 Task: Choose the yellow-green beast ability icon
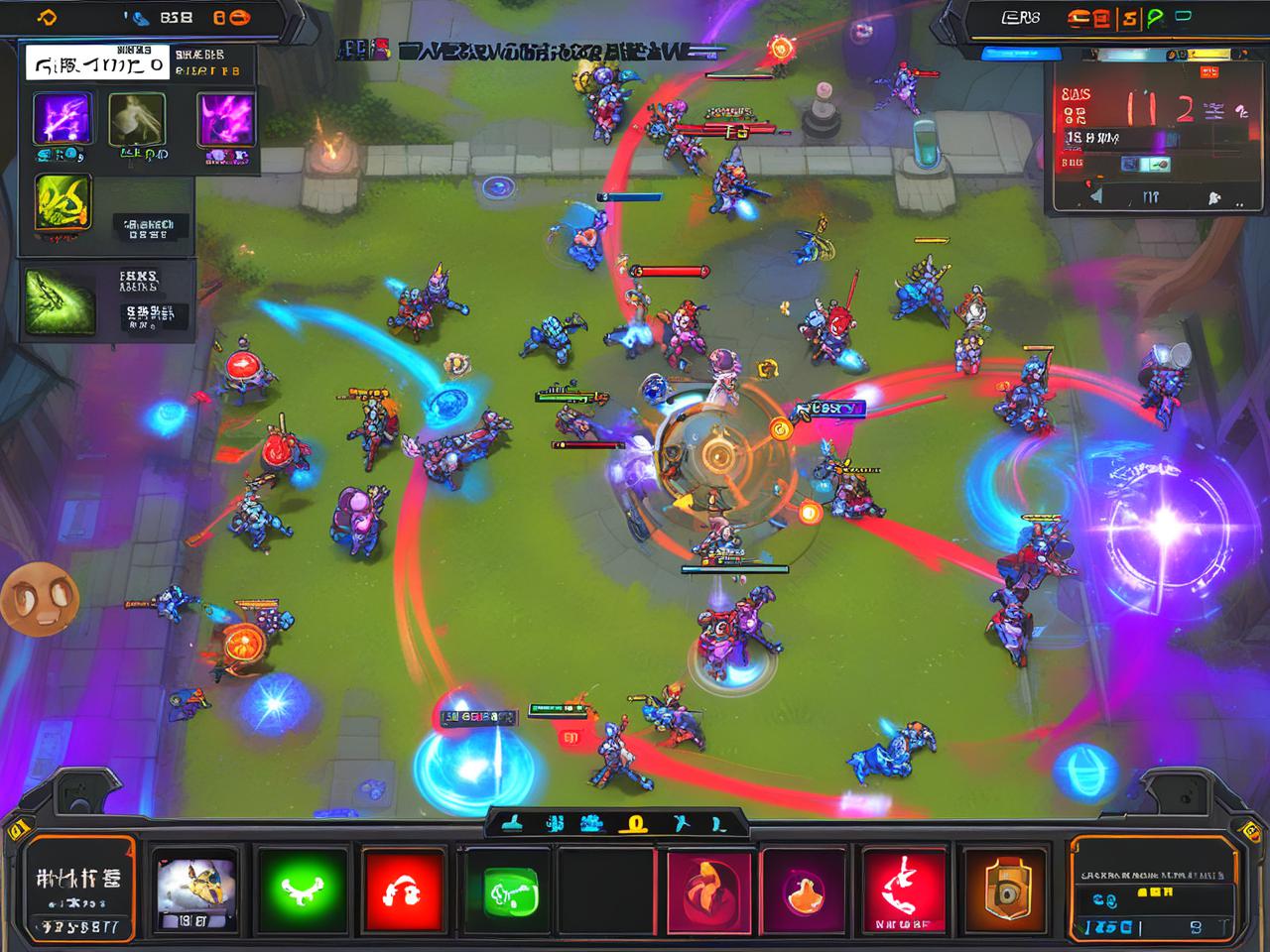pyautogui.click(x=63, y=204)
